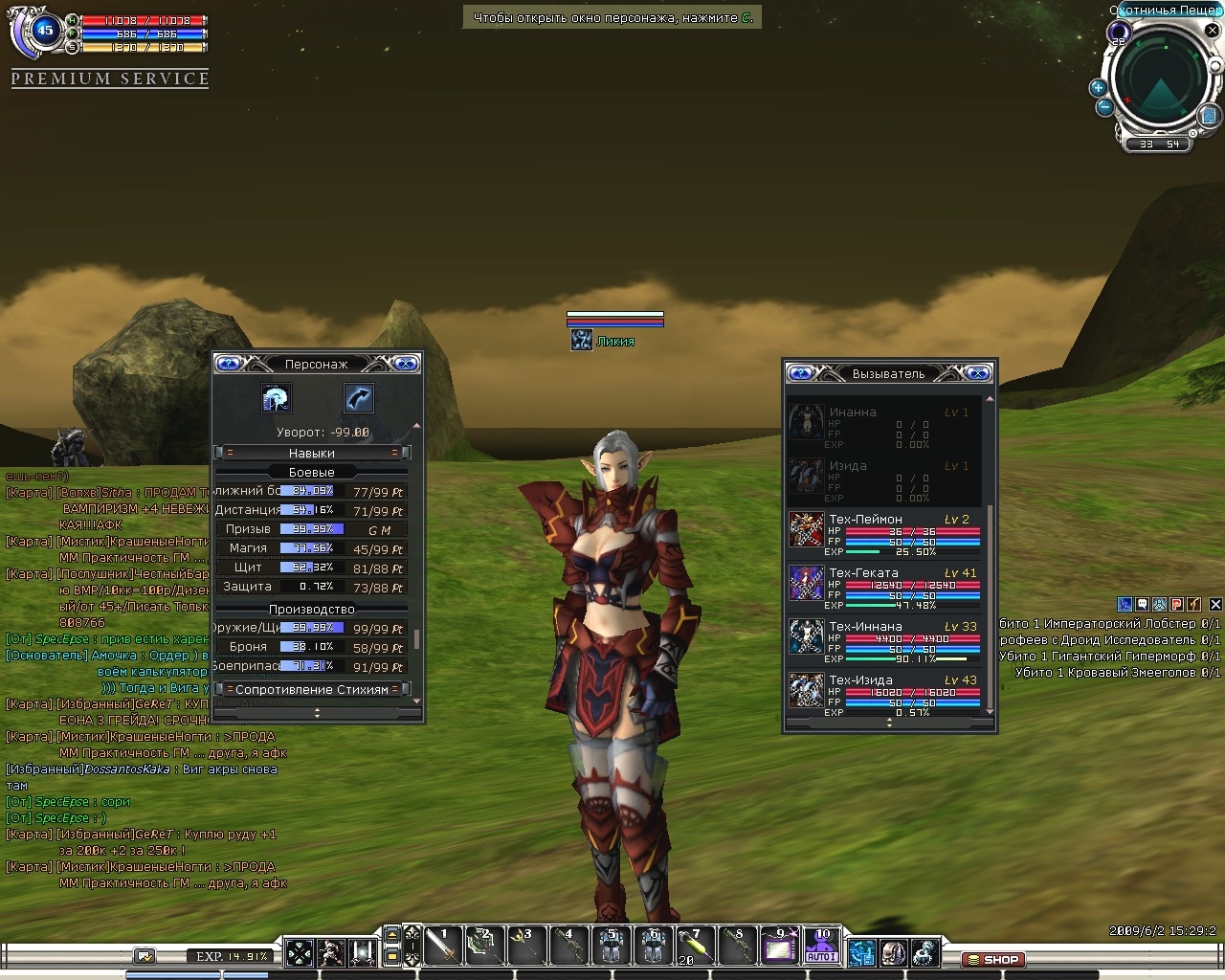Image resolution: width=1225 pixels, height=980 pixels.
Task: Close the minimap with its X button
Action: click(x=1213, y=31)
